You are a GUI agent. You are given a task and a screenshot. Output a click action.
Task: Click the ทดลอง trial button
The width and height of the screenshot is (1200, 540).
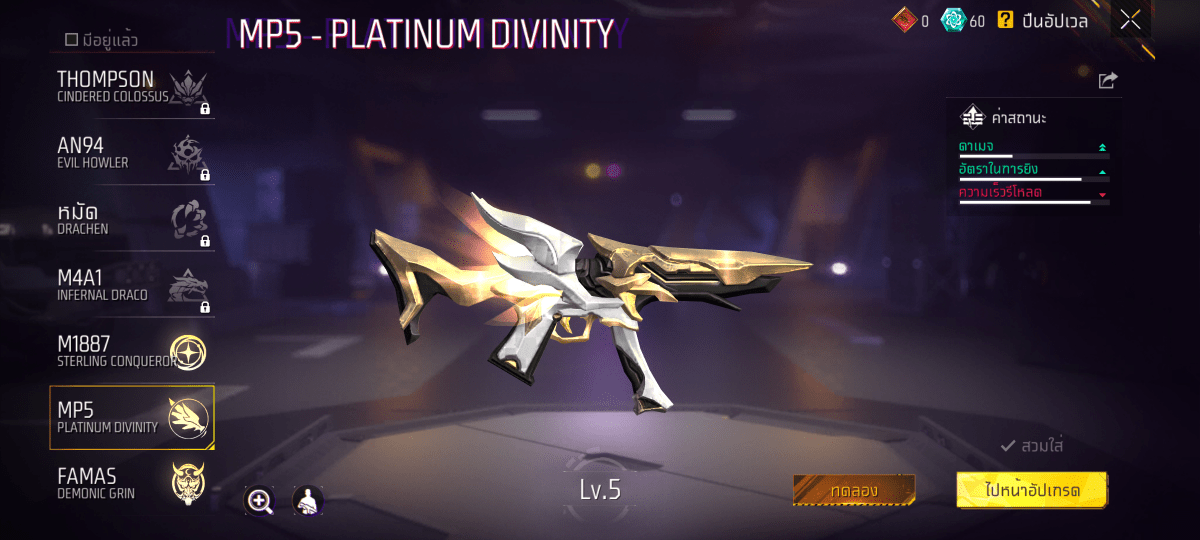(x=853, y=491)
